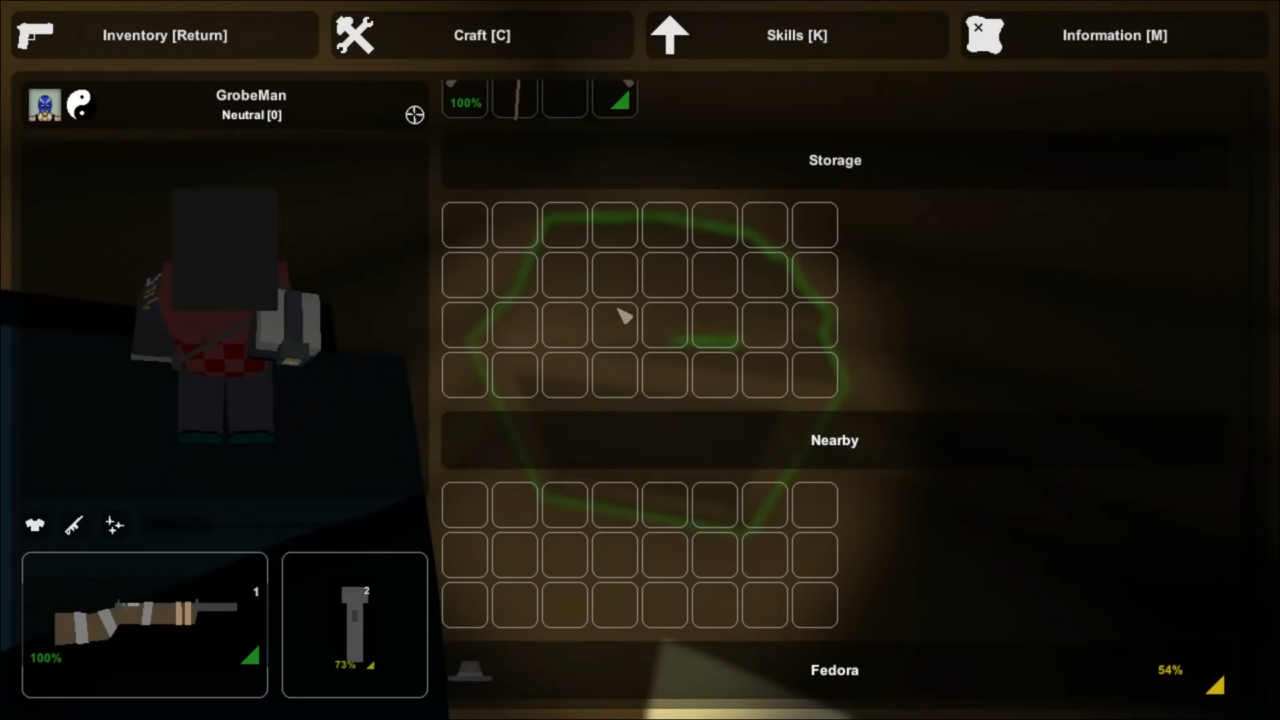Image resolution: width=1280 pixels, height=720 pixels.
Task: Click the crosshair icon beside Neutral [0]
Action: pos(414,115)
